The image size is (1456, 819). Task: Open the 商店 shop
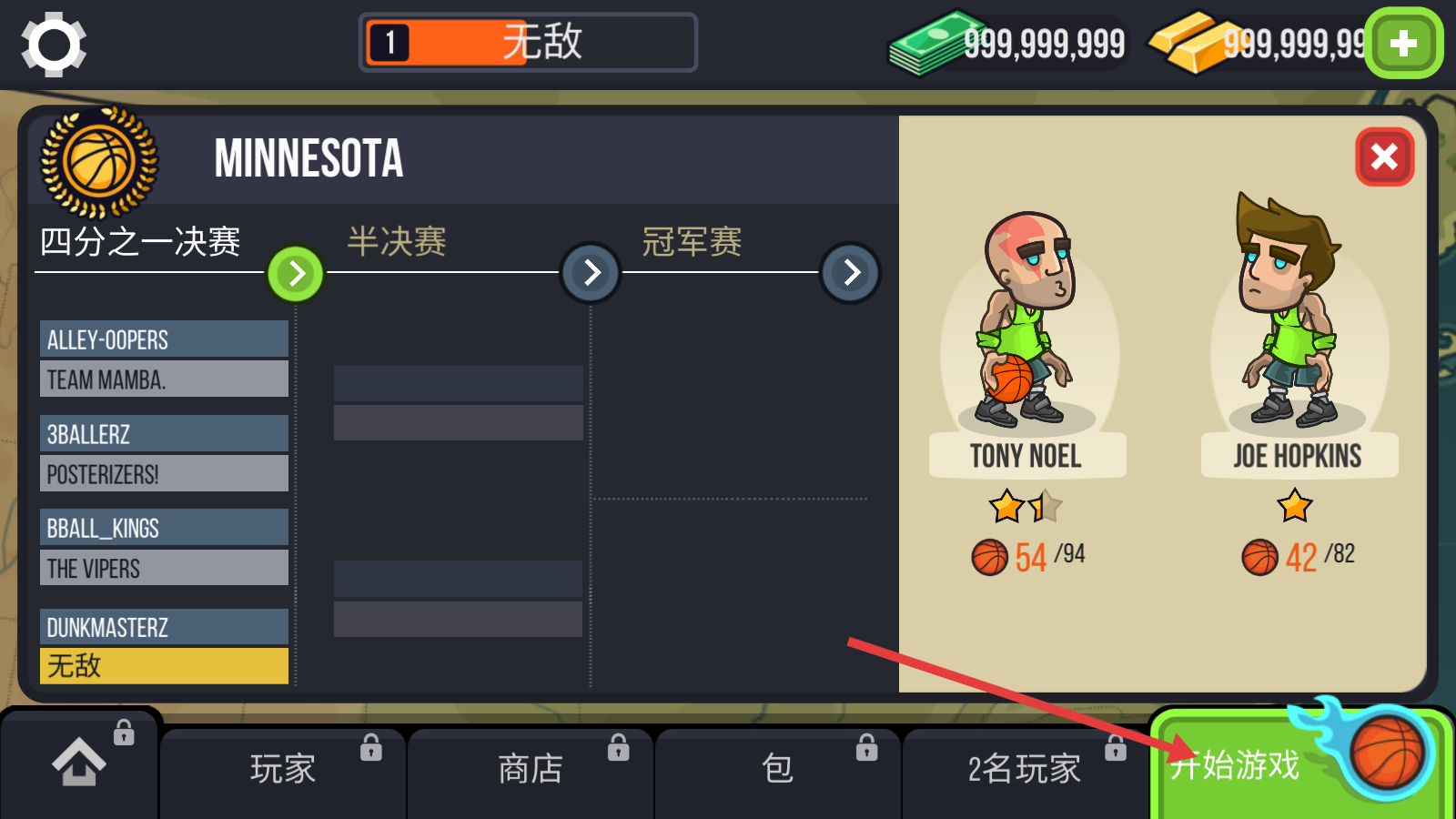click(531, 769)
